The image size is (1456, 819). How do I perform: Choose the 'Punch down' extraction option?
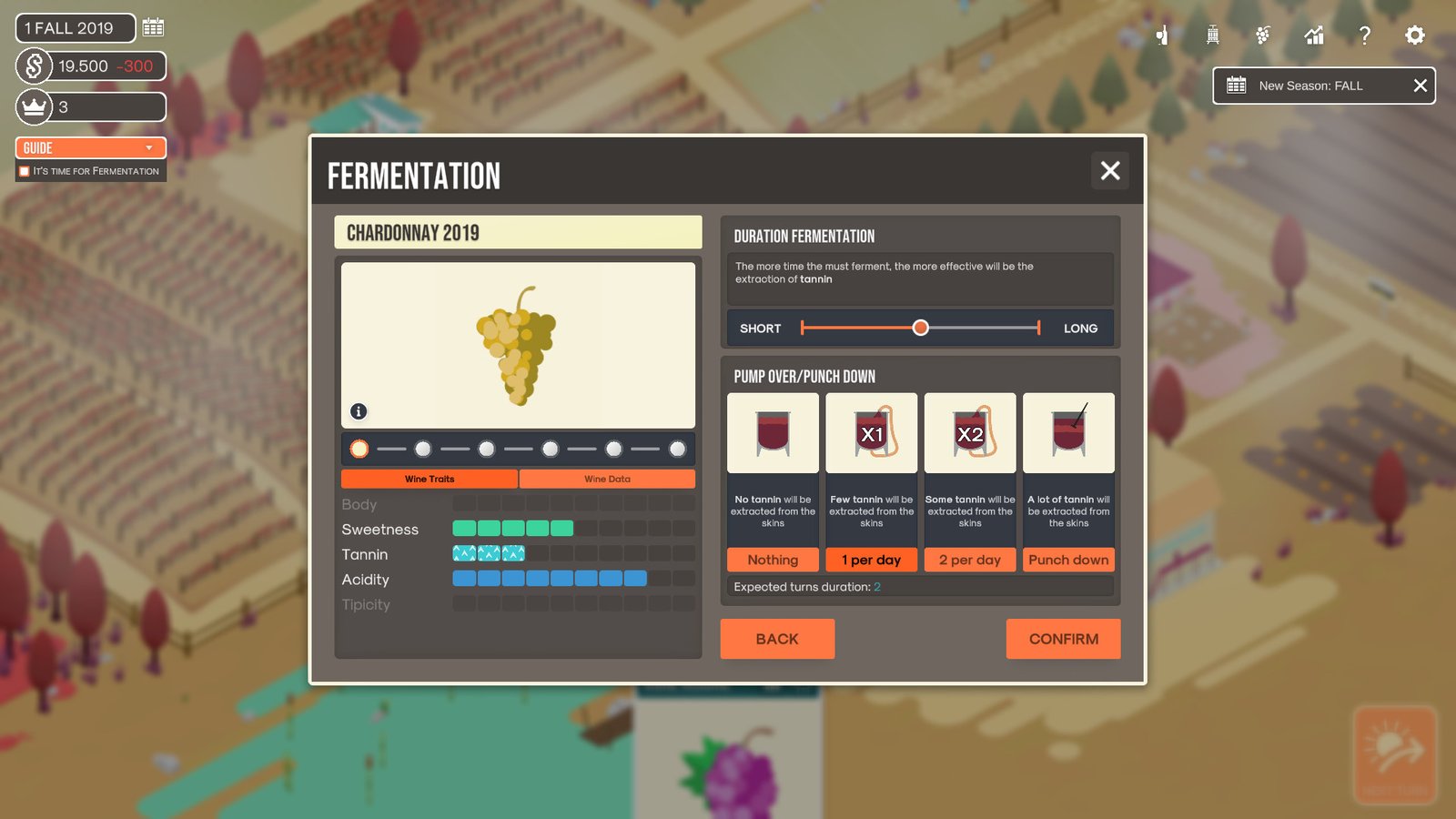point(1068,560)
